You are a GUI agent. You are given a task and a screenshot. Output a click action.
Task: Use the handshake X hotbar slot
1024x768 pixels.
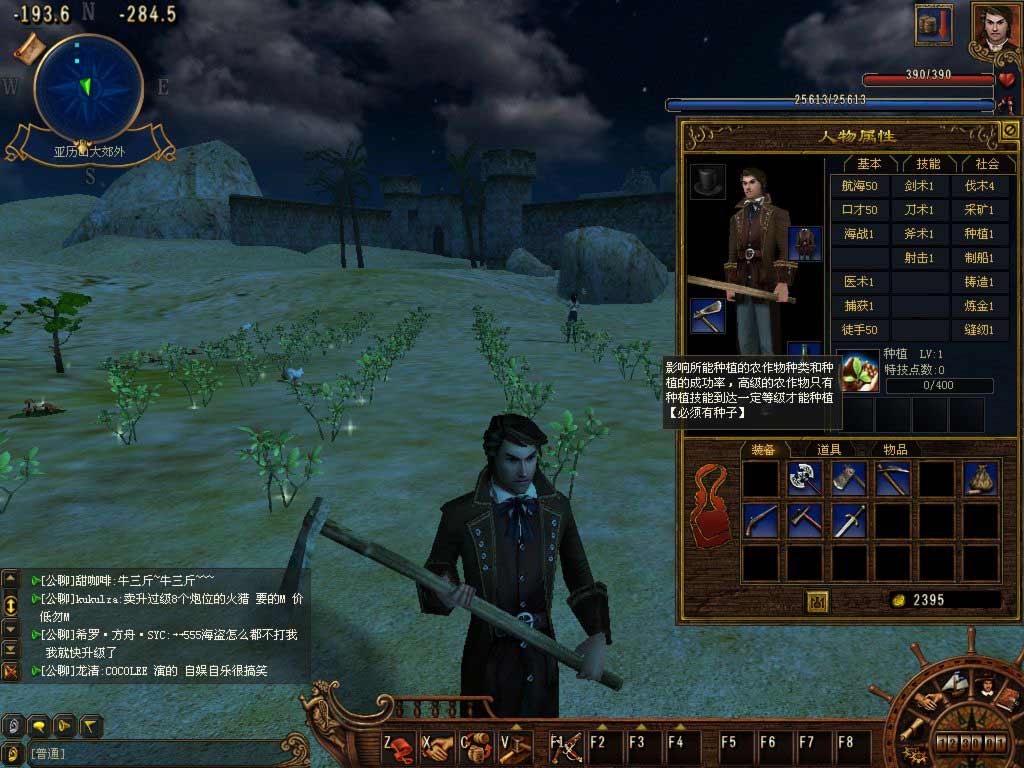click(x=437, y=745)
